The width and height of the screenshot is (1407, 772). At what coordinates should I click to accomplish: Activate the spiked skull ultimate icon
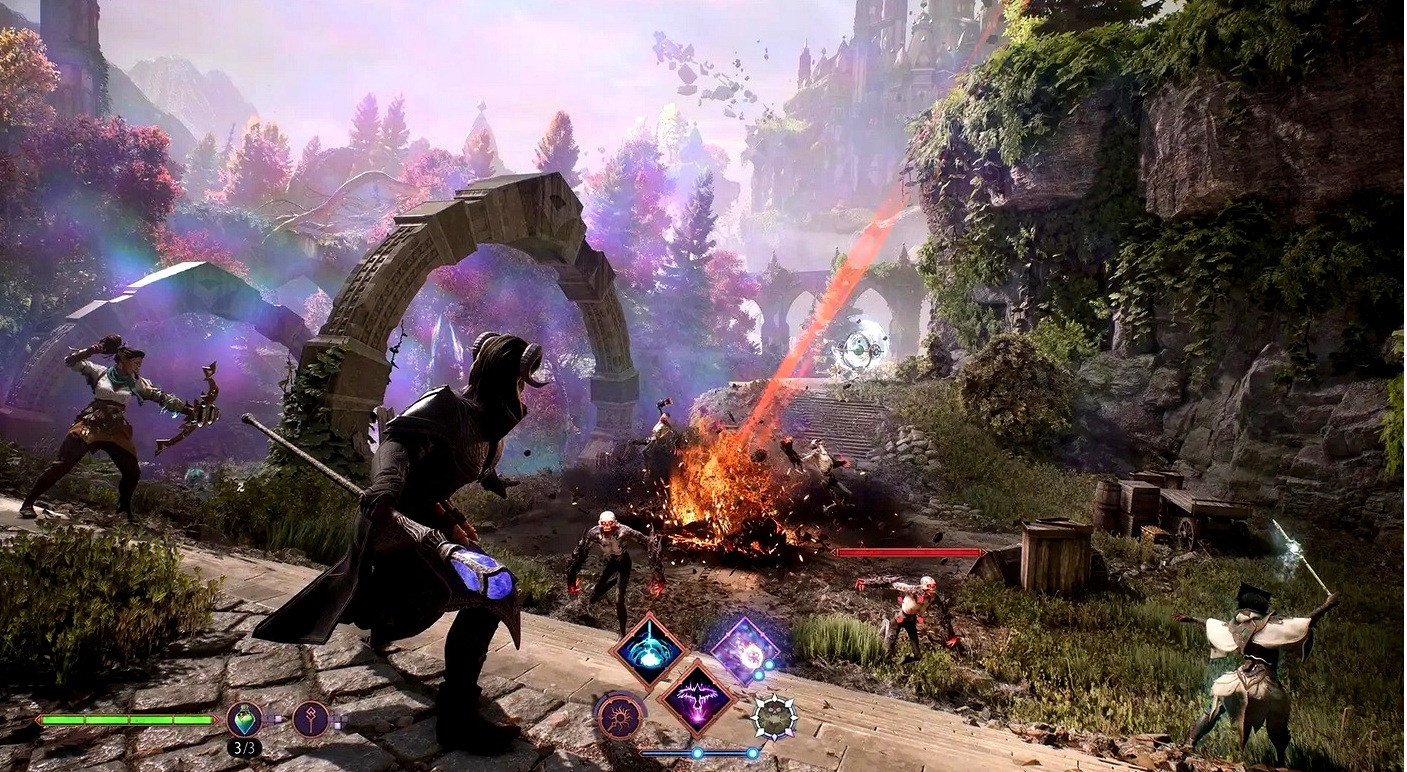coord(773,716)
